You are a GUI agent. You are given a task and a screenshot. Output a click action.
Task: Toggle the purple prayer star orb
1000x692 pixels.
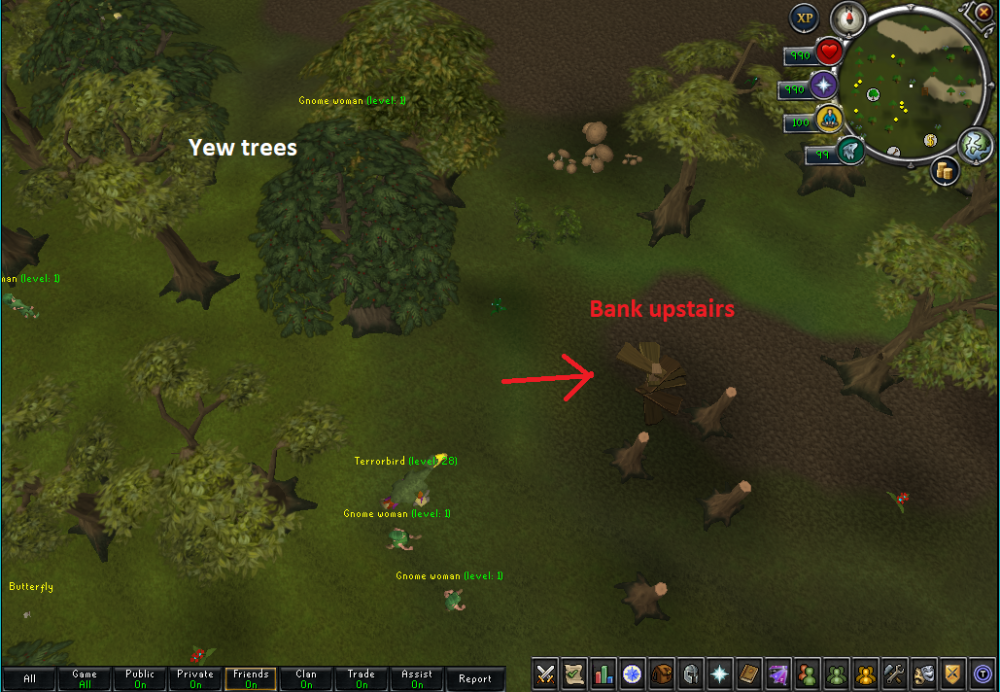click(x=823, y=86)
